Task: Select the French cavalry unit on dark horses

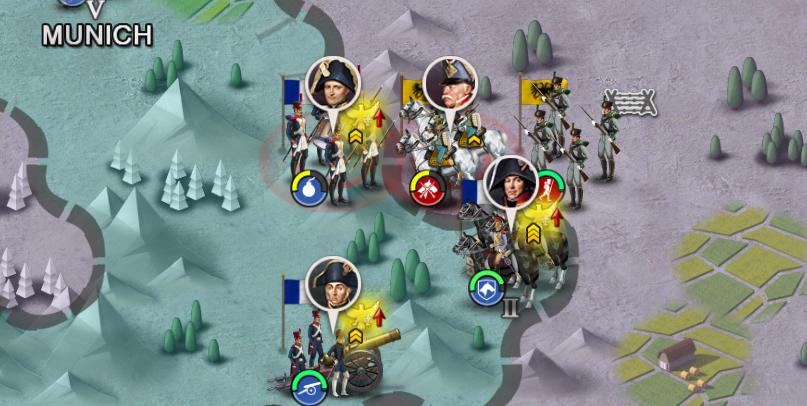Action: (505, 245)
